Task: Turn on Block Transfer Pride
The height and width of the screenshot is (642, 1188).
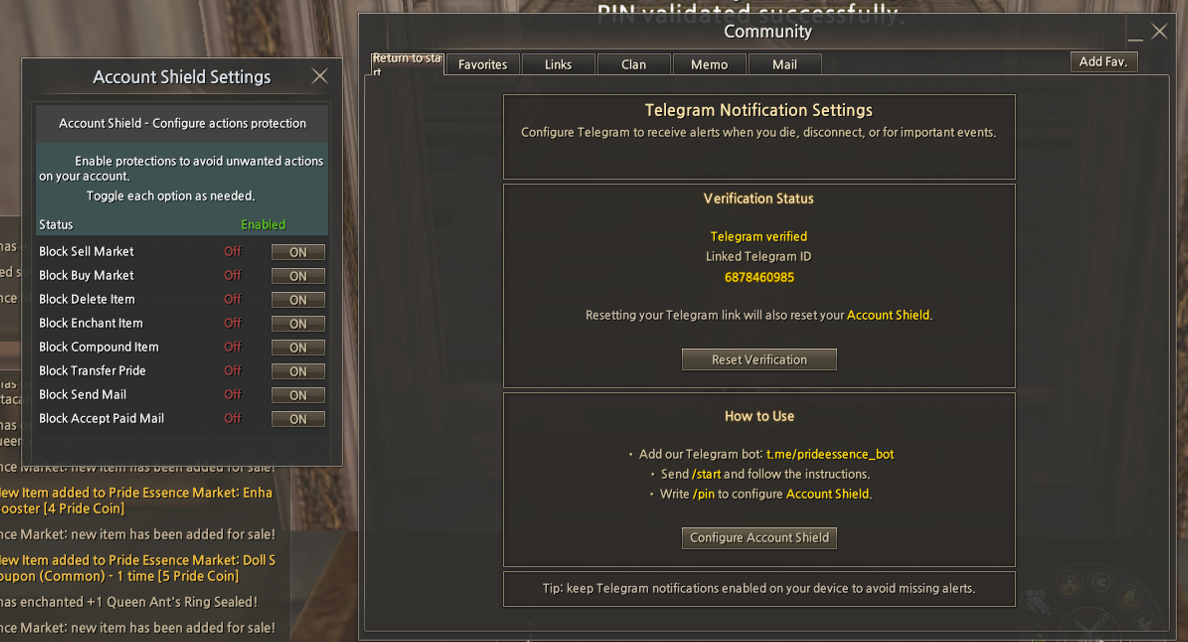Action: (x=298, y=371)
